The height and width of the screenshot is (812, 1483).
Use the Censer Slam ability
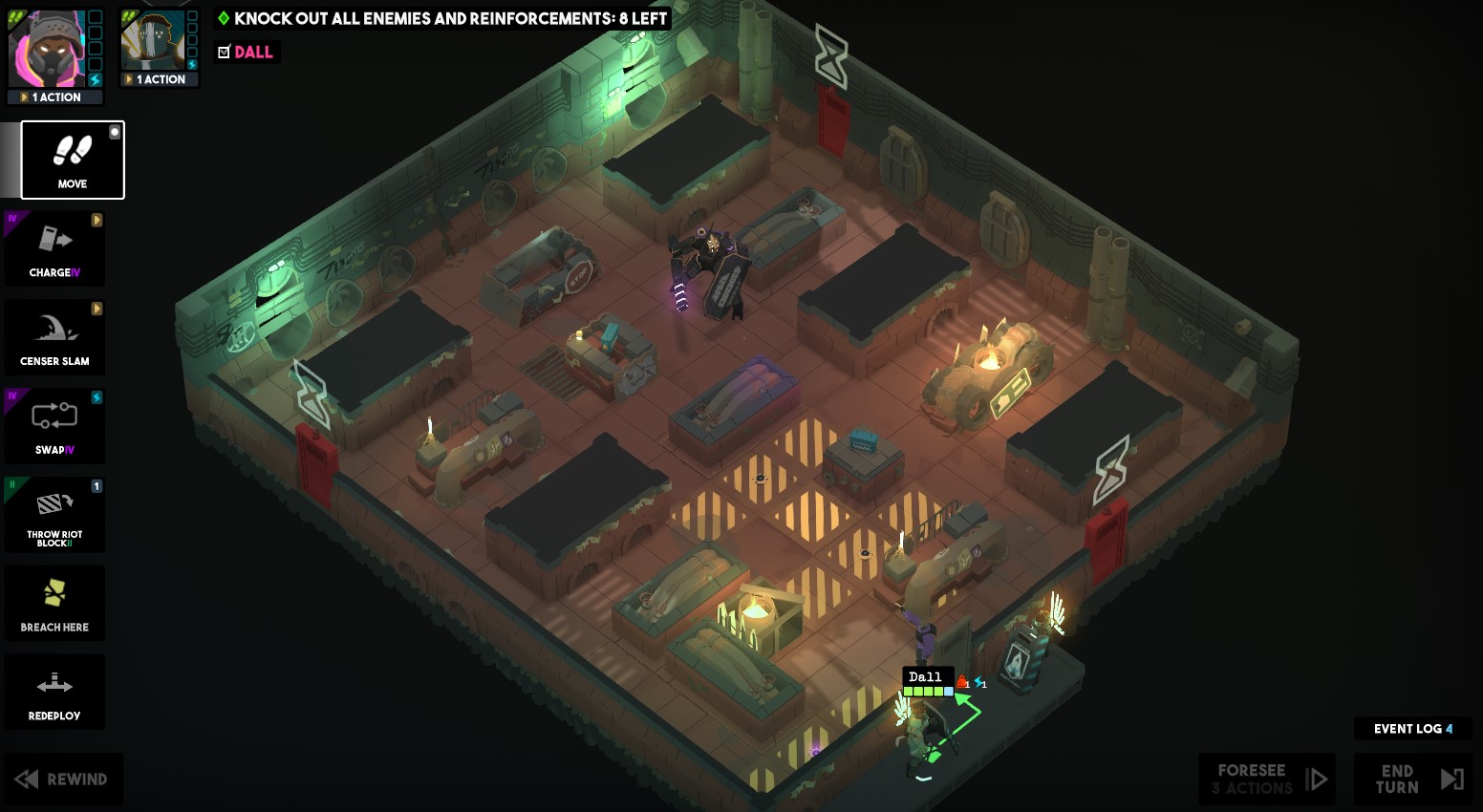(x=54, y=336)
